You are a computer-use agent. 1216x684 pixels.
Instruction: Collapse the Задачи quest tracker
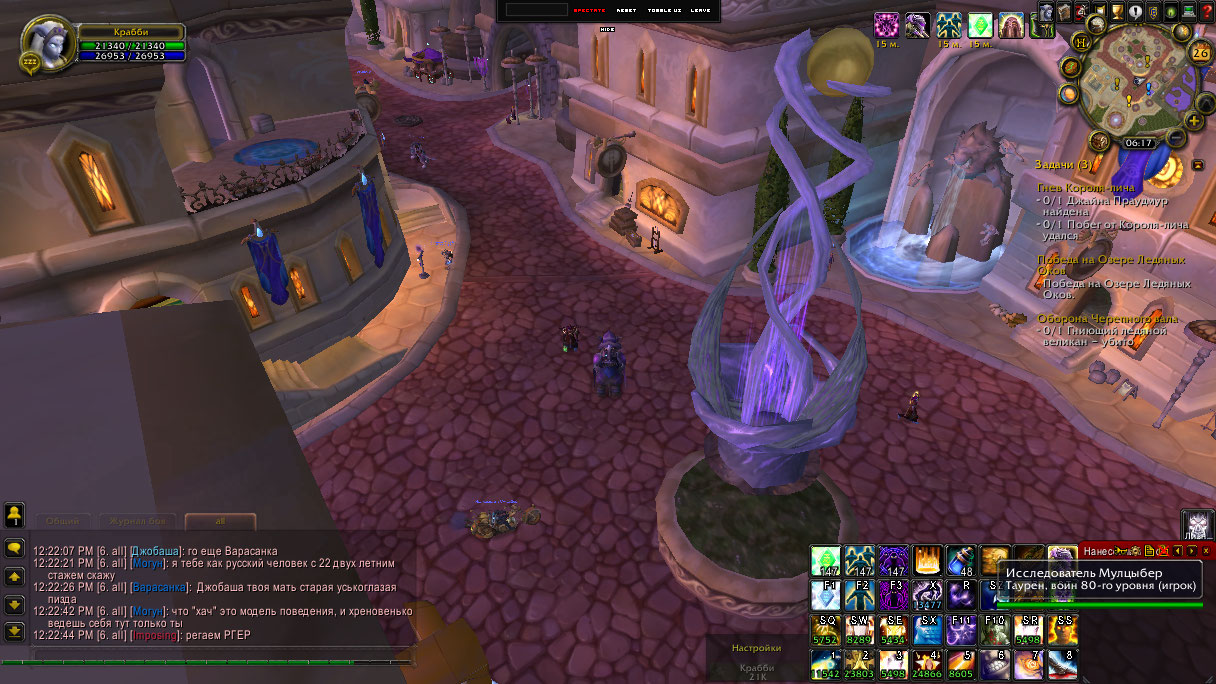coord(1198,164)
